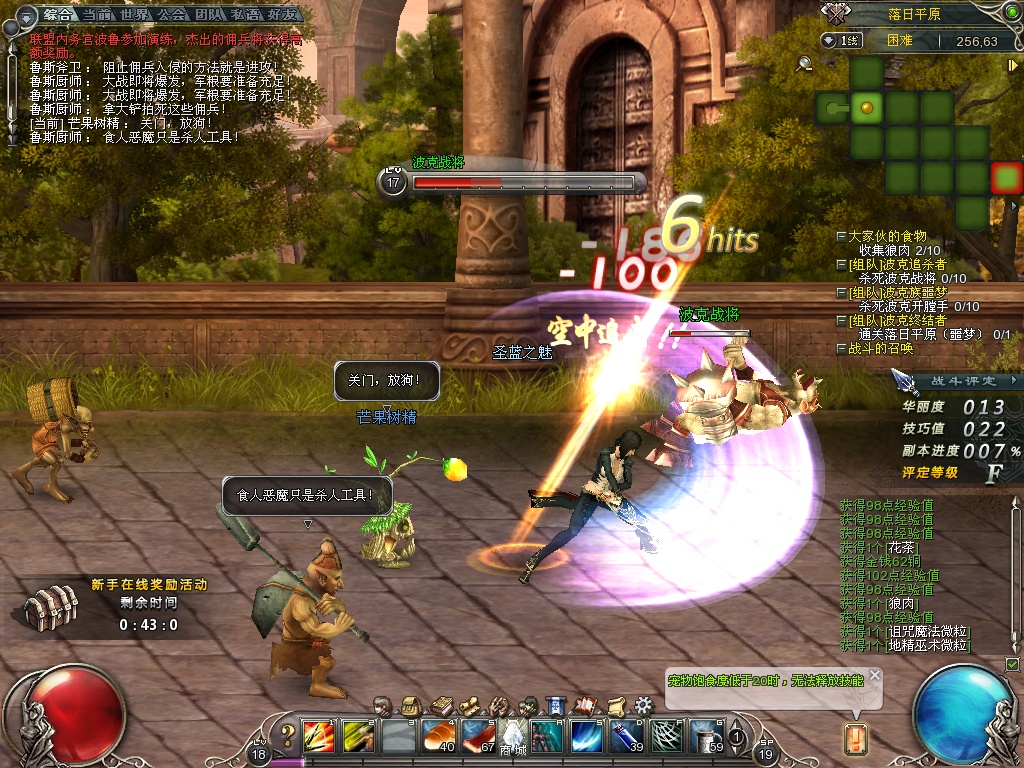
Task: Click the yellow question mark help button
Action: (x=288, y=736)
